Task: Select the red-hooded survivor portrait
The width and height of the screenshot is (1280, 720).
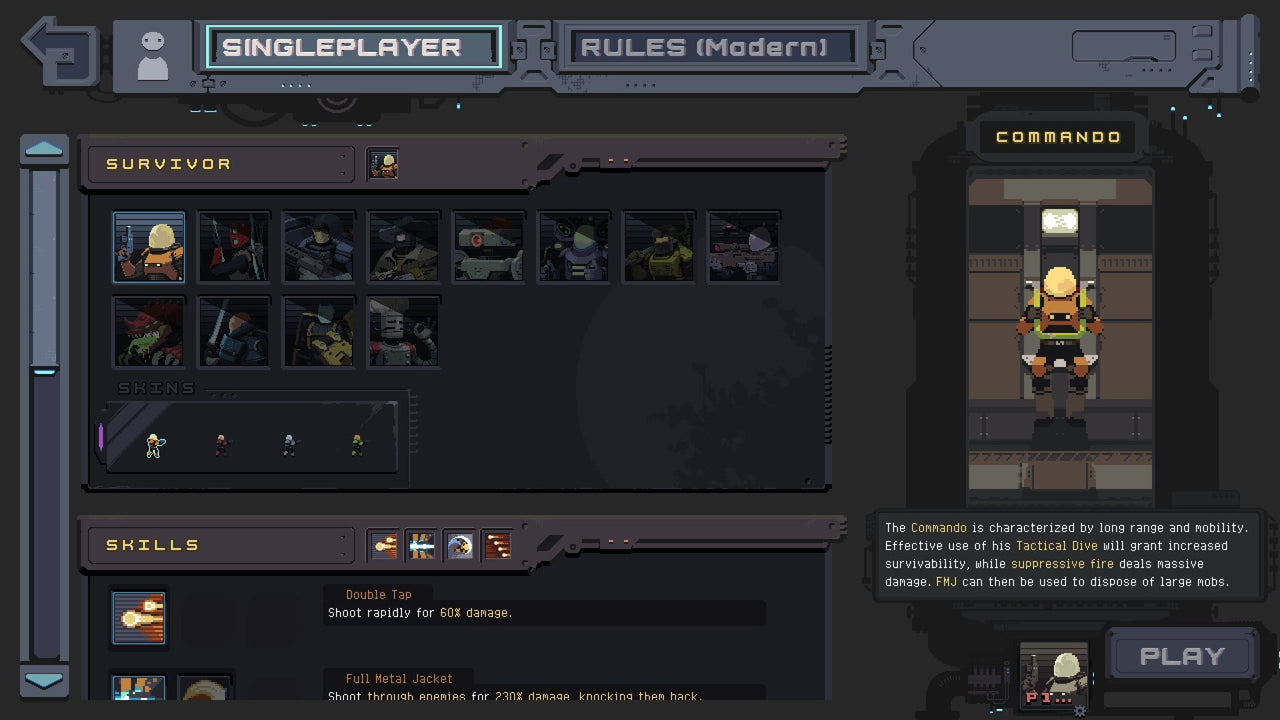Action: pyautogui.click(x=233, y=246)
